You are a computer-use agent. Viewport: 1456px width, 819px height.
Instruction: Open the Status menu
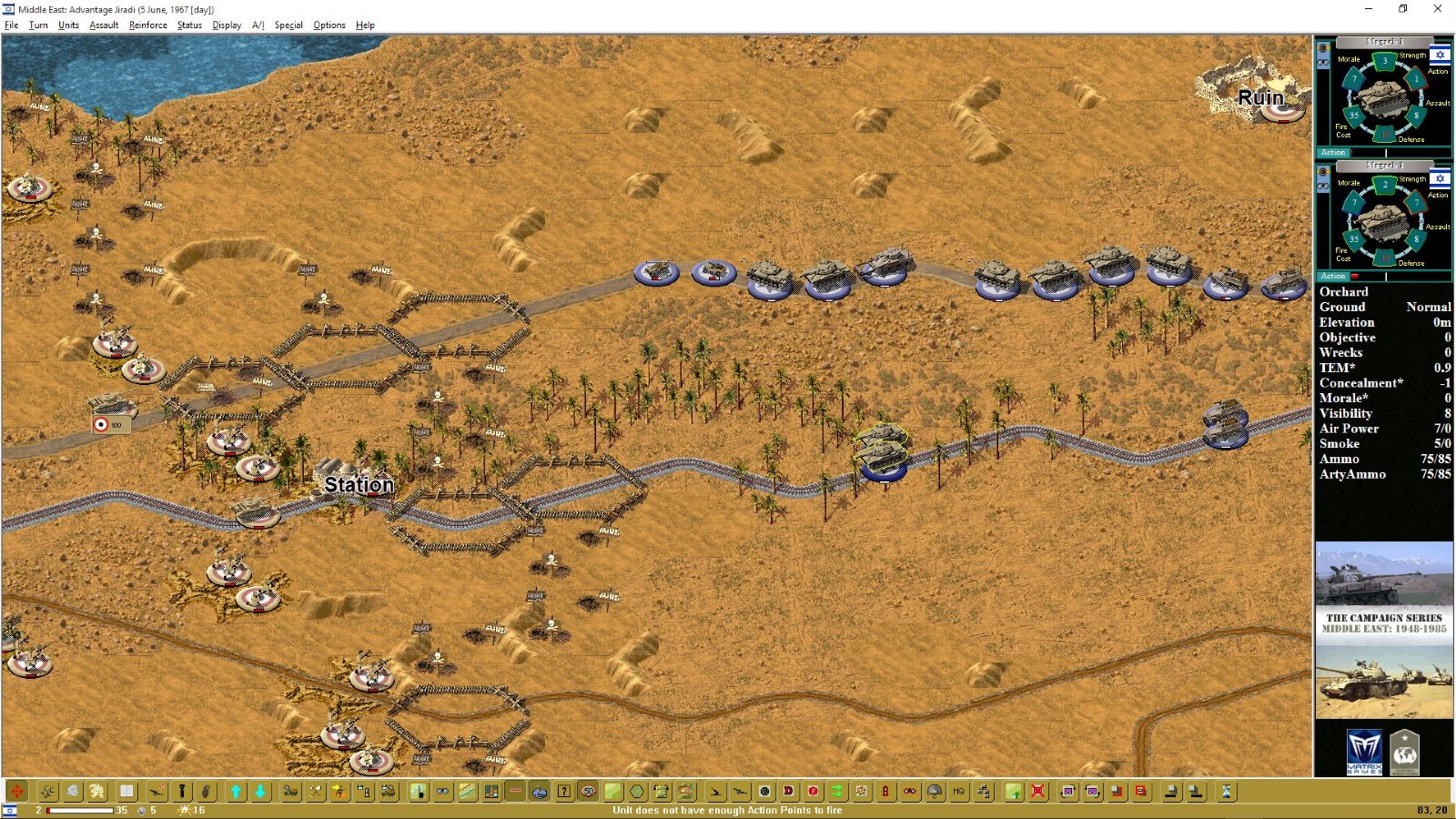point(189,25)
